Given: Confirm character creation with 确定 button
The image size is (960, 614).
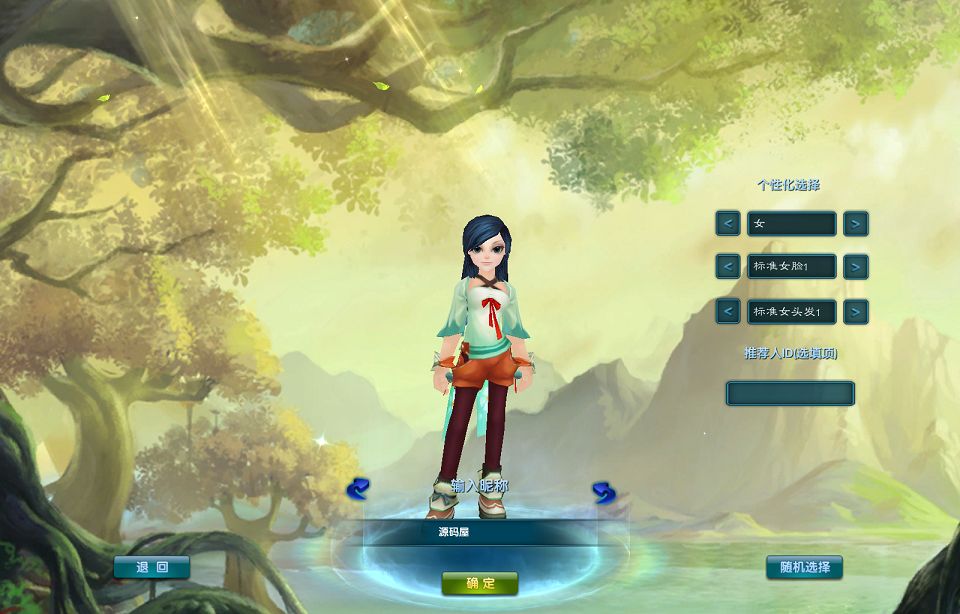Looking at the screenshot, I should click(480, 583).
